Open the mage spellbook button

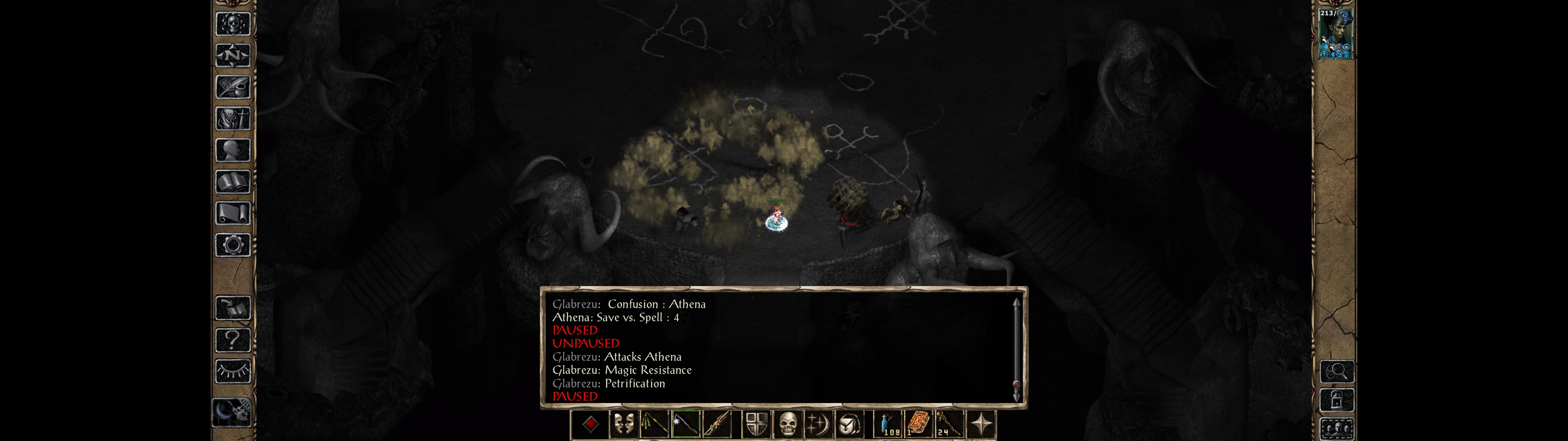(x=232, y=182)
